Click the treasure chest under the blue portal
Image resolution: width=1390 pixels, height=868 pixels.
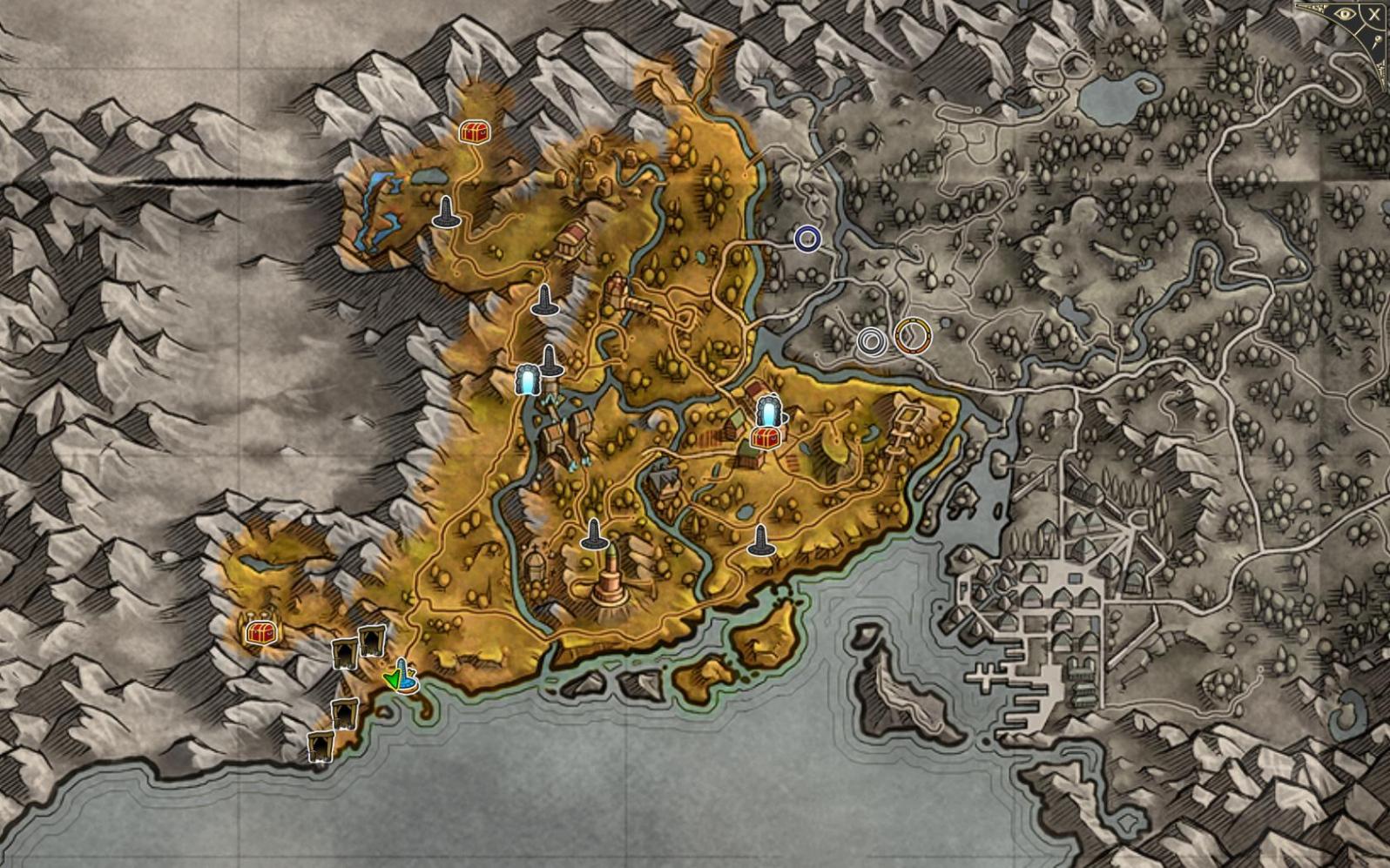(765, 436)
